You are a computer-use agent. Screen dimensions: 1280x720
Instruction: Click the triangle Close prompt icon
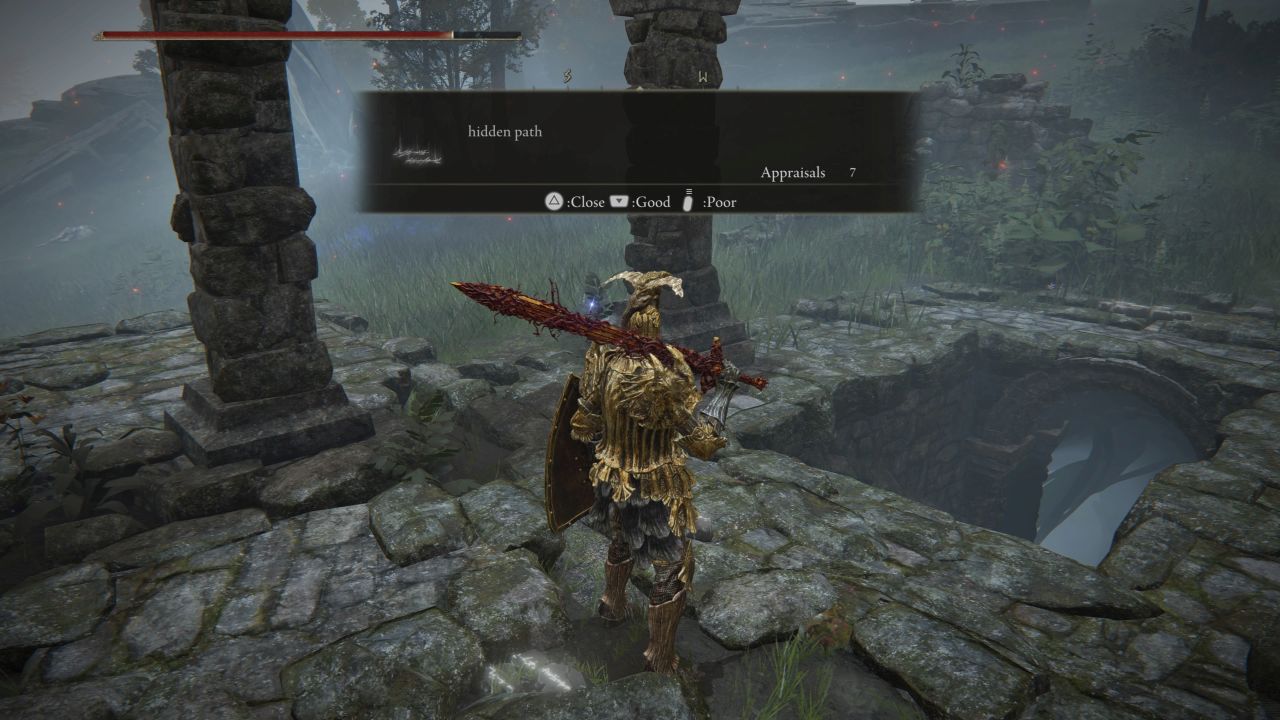552,201
